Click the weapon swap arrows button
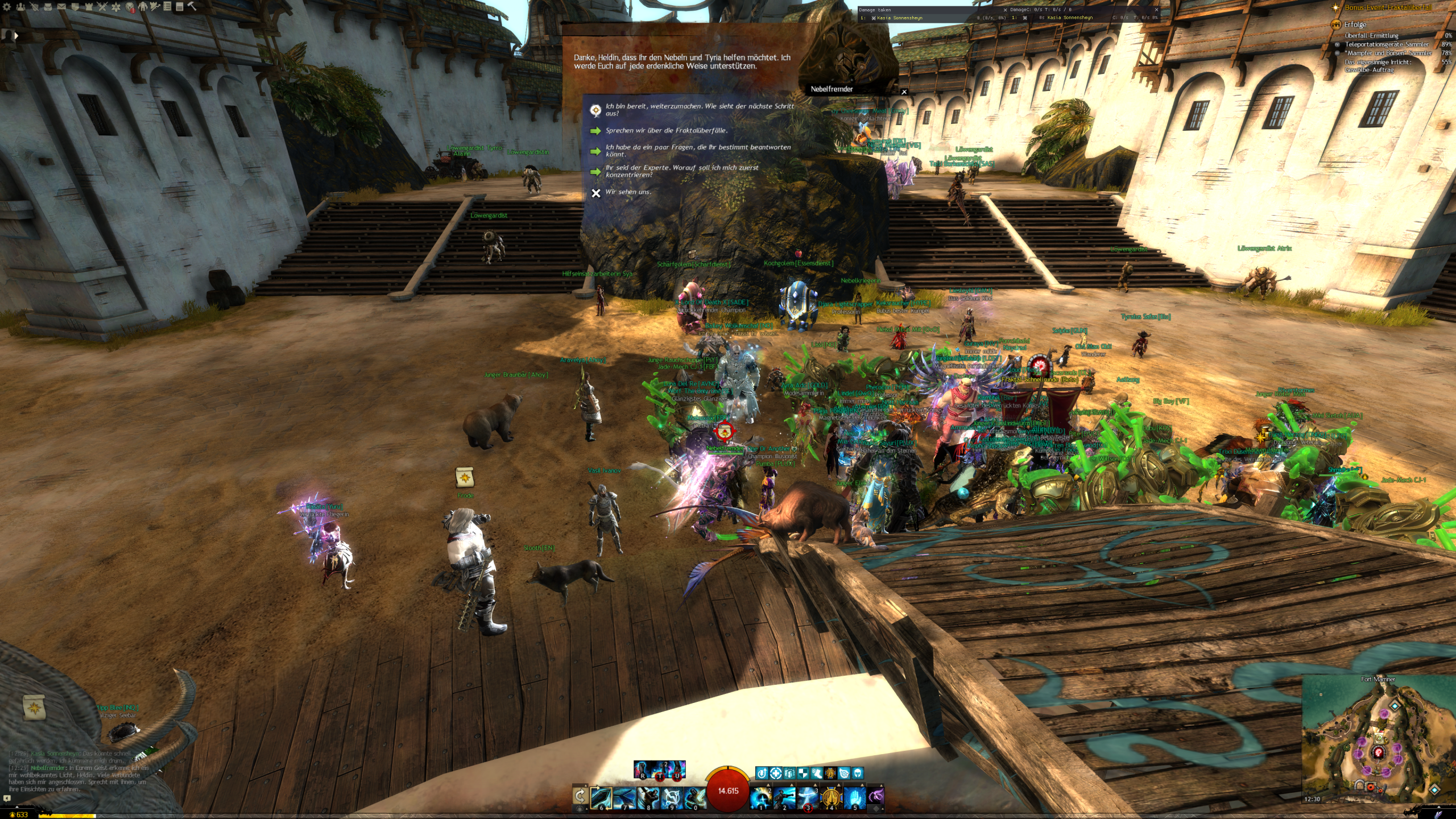The image size is (1456, 819). point(580,796)
